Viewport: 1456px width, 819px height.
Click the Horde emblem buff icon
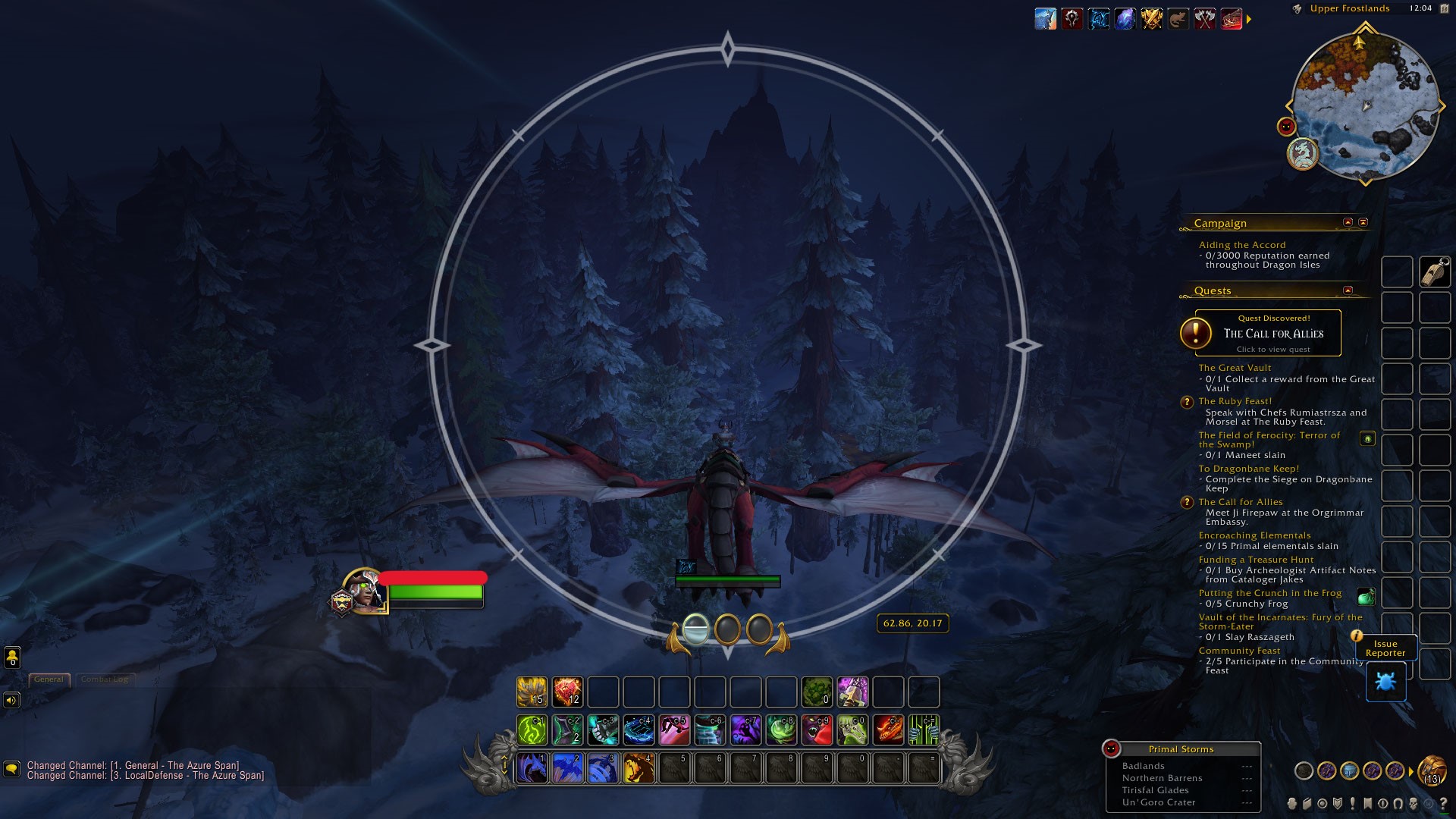(x=1072, y=19)
